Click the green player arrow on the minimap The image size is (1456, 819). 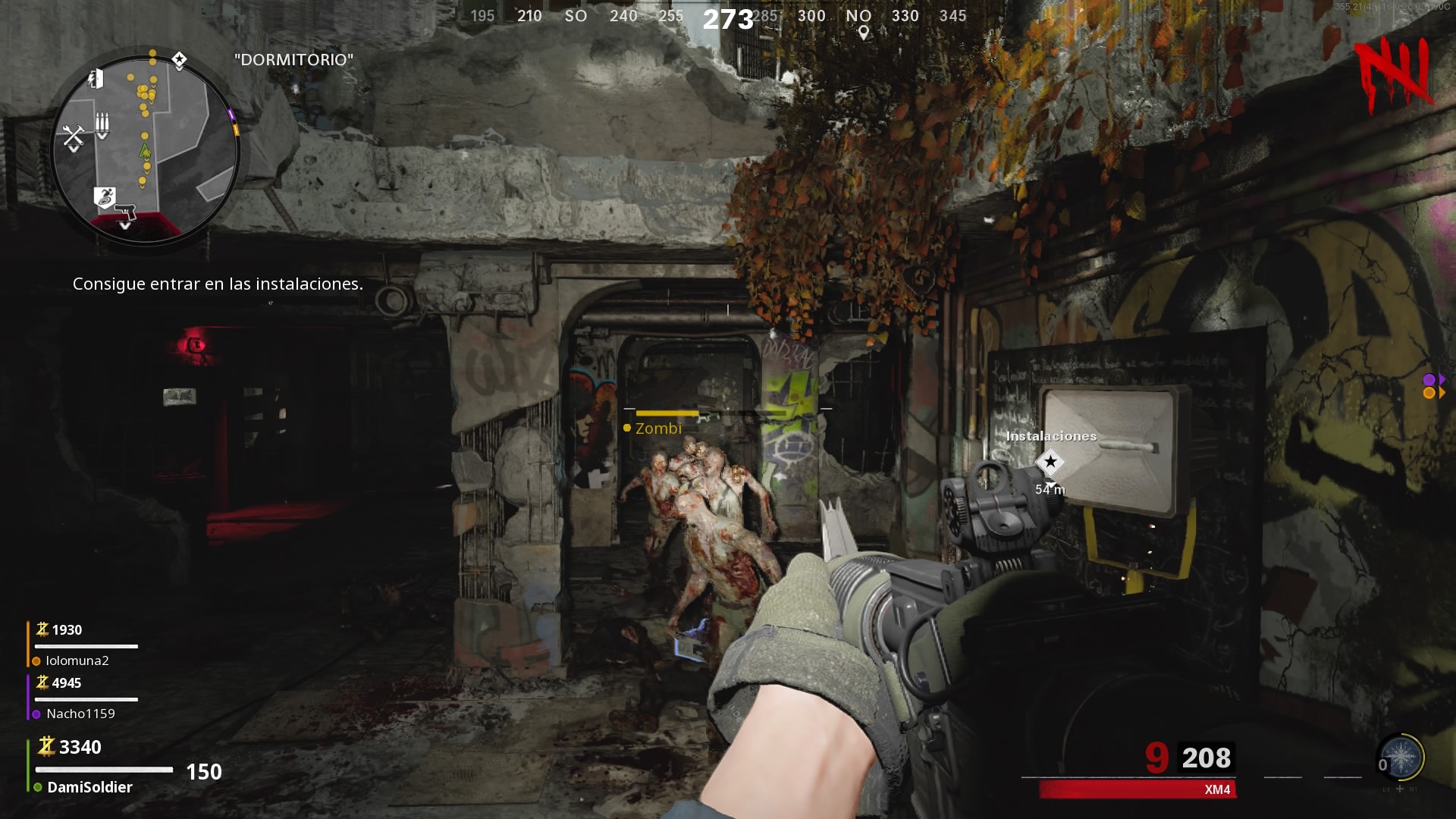[x=145, y=150]
